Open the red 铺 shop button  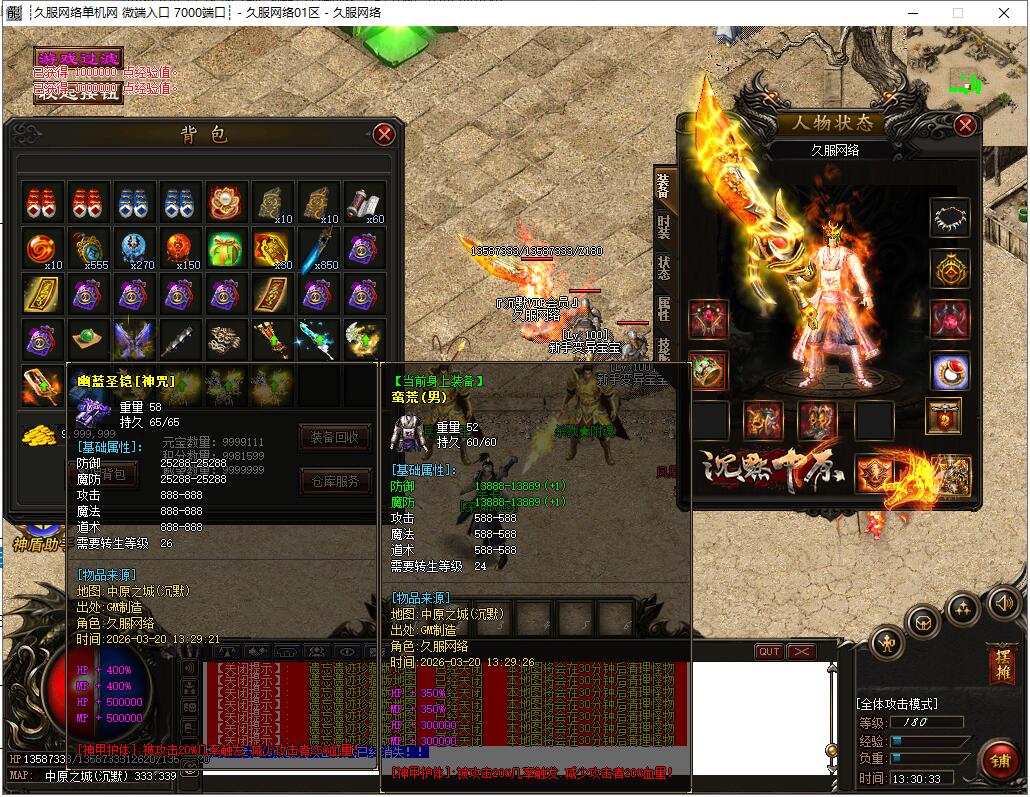(x=999, y=760)
